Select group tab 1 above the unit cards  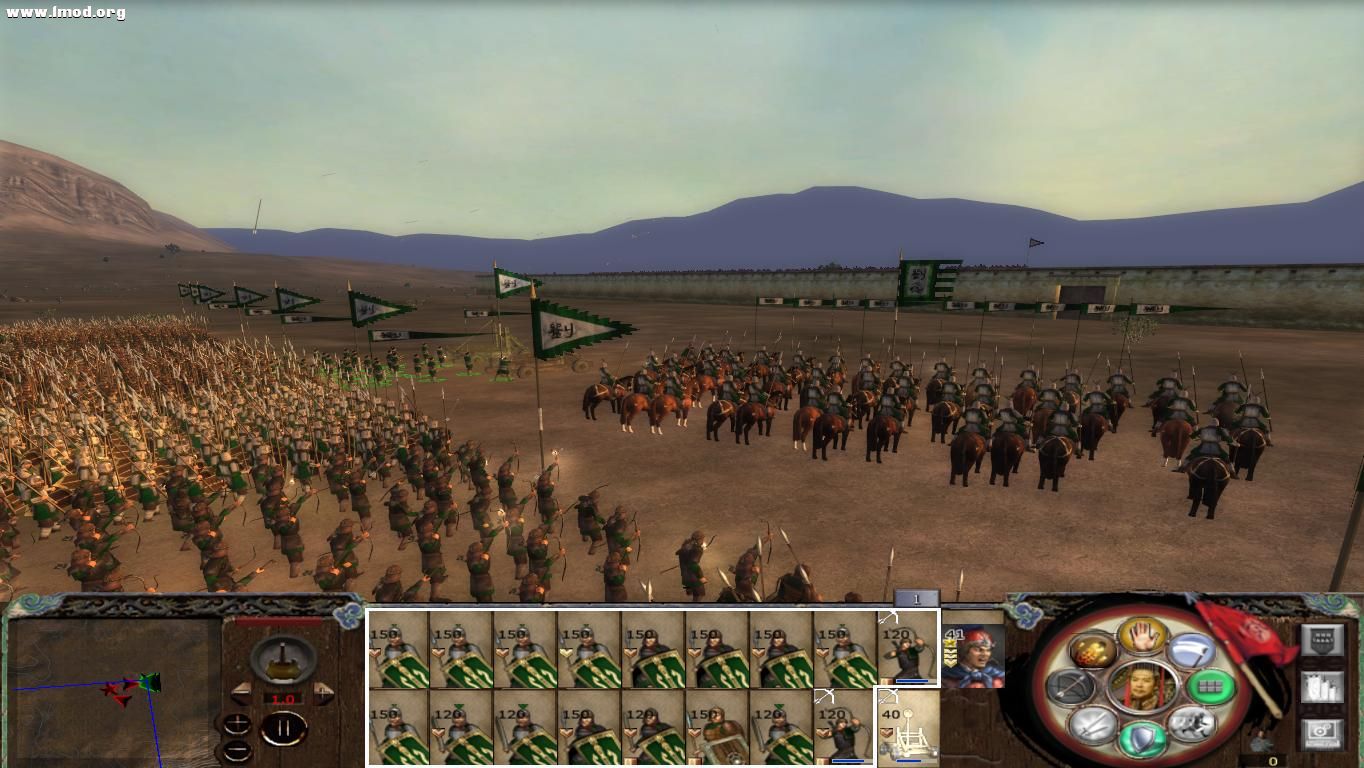point(916,598)
